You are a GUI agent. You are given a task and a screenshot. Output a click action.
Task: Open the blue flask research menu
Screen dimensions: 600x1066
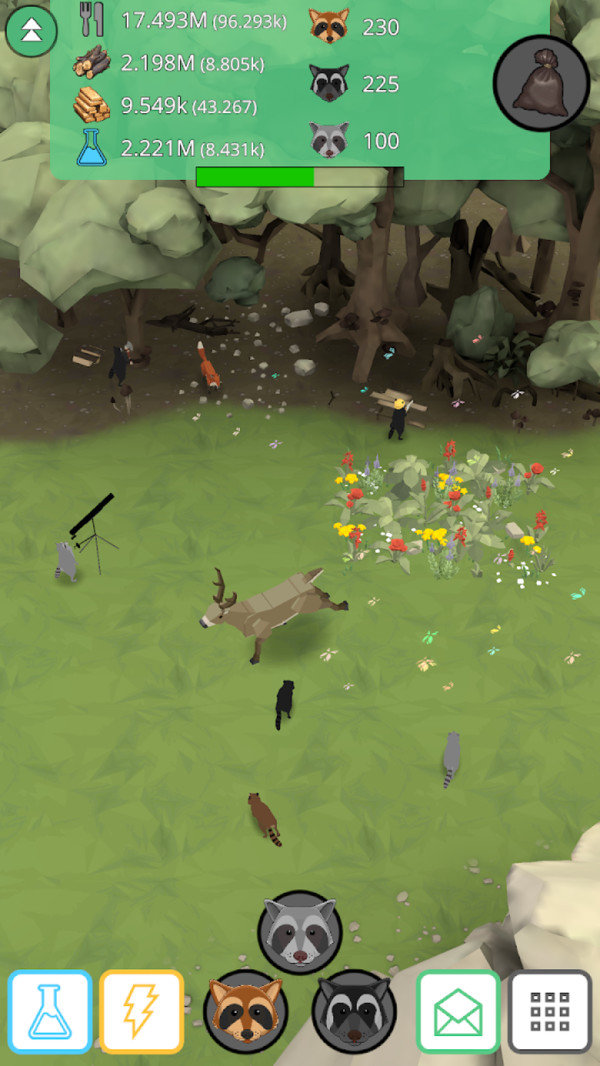(50, 1011)
